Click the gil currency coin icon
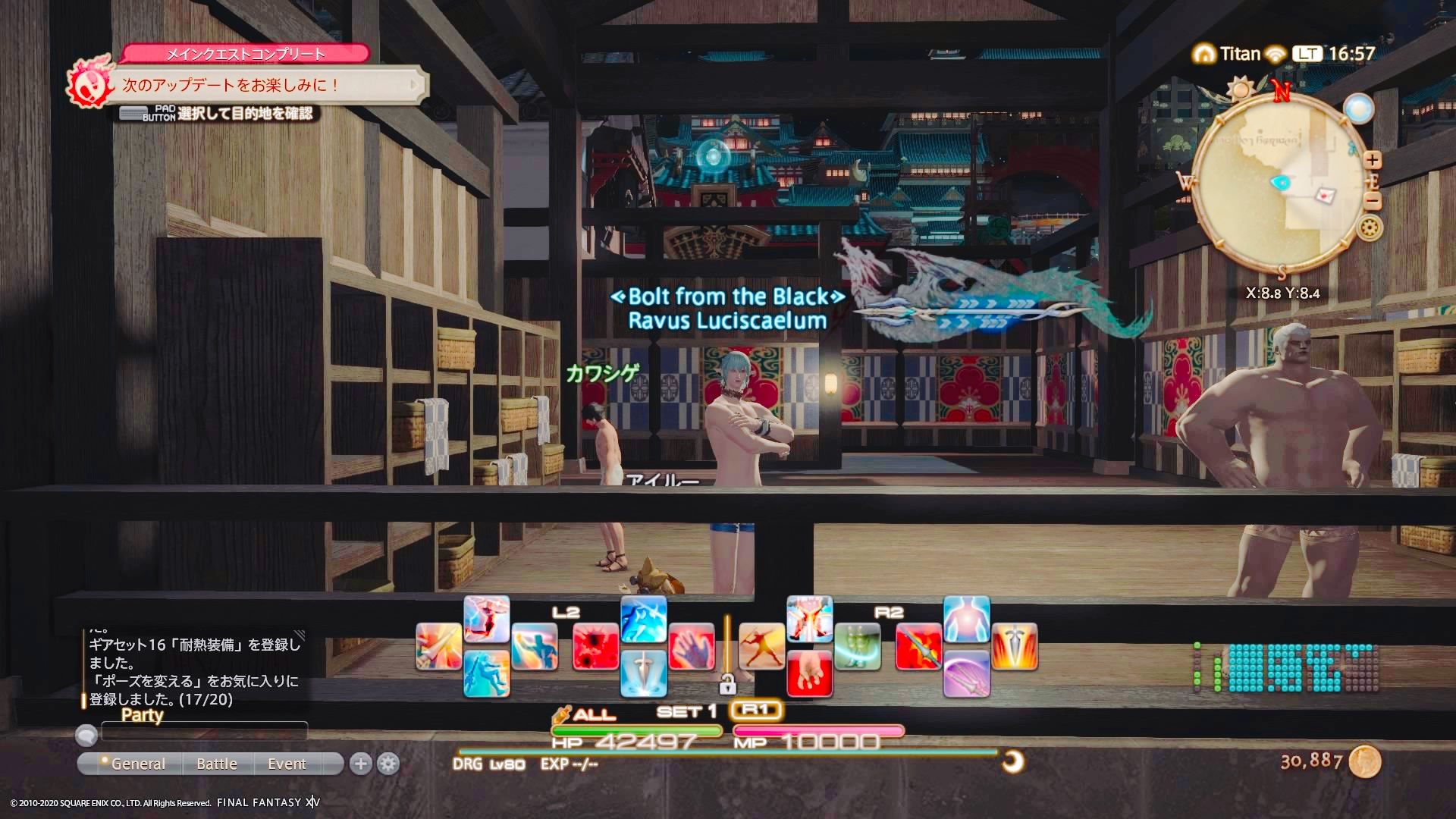Viewport: 1456px width, 819px height. click(1365, 761)
